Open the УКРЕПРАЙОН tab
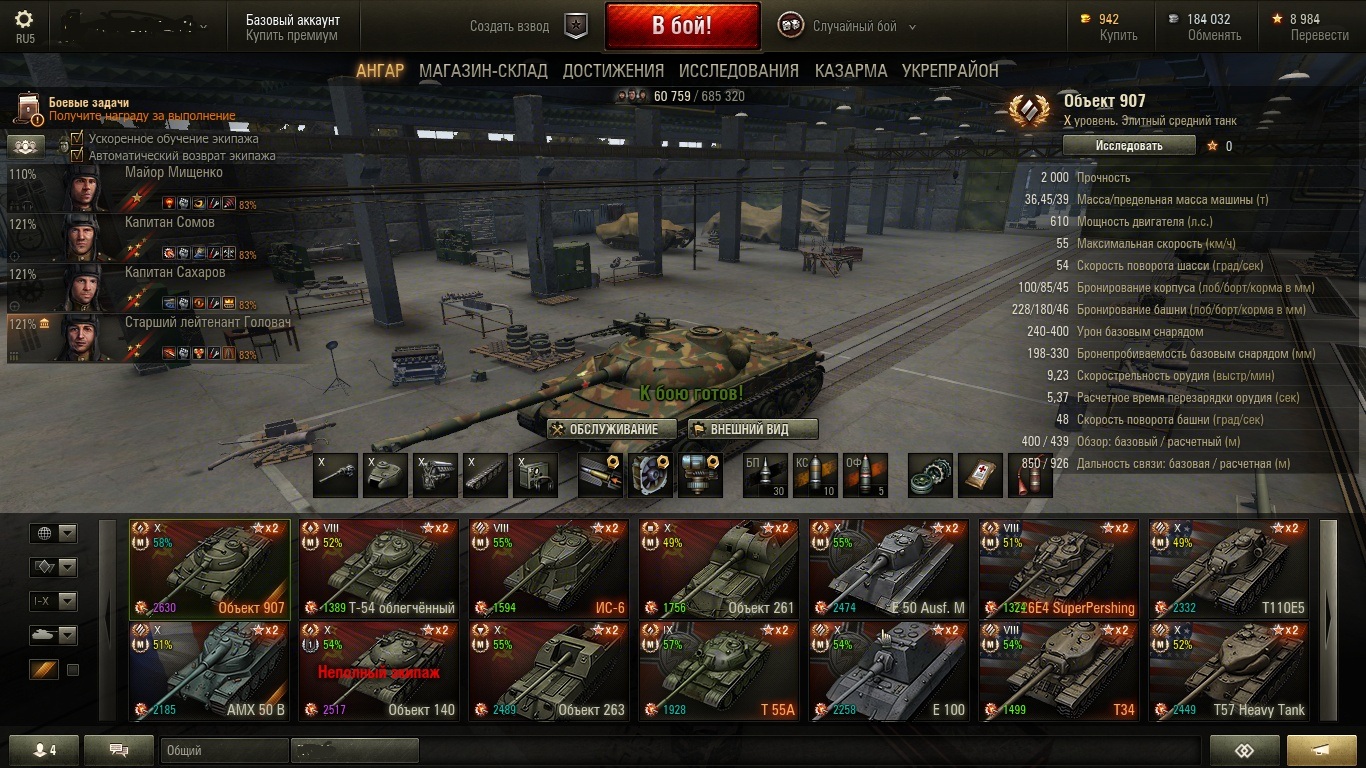Screen dimensions: 1366x768 pos(950,71)
